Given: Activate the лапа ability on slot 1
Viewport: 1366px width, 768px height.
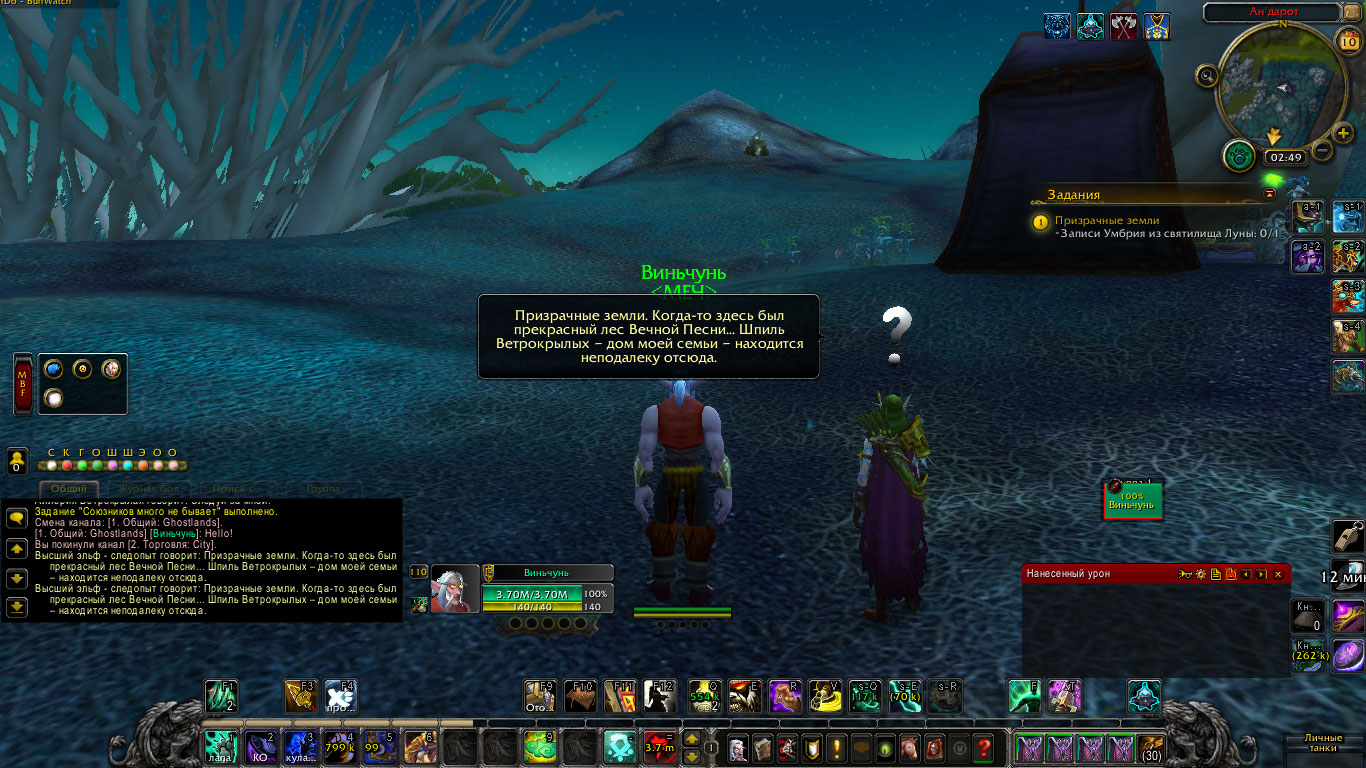Looking at the screenshot, I should point(219,746).
